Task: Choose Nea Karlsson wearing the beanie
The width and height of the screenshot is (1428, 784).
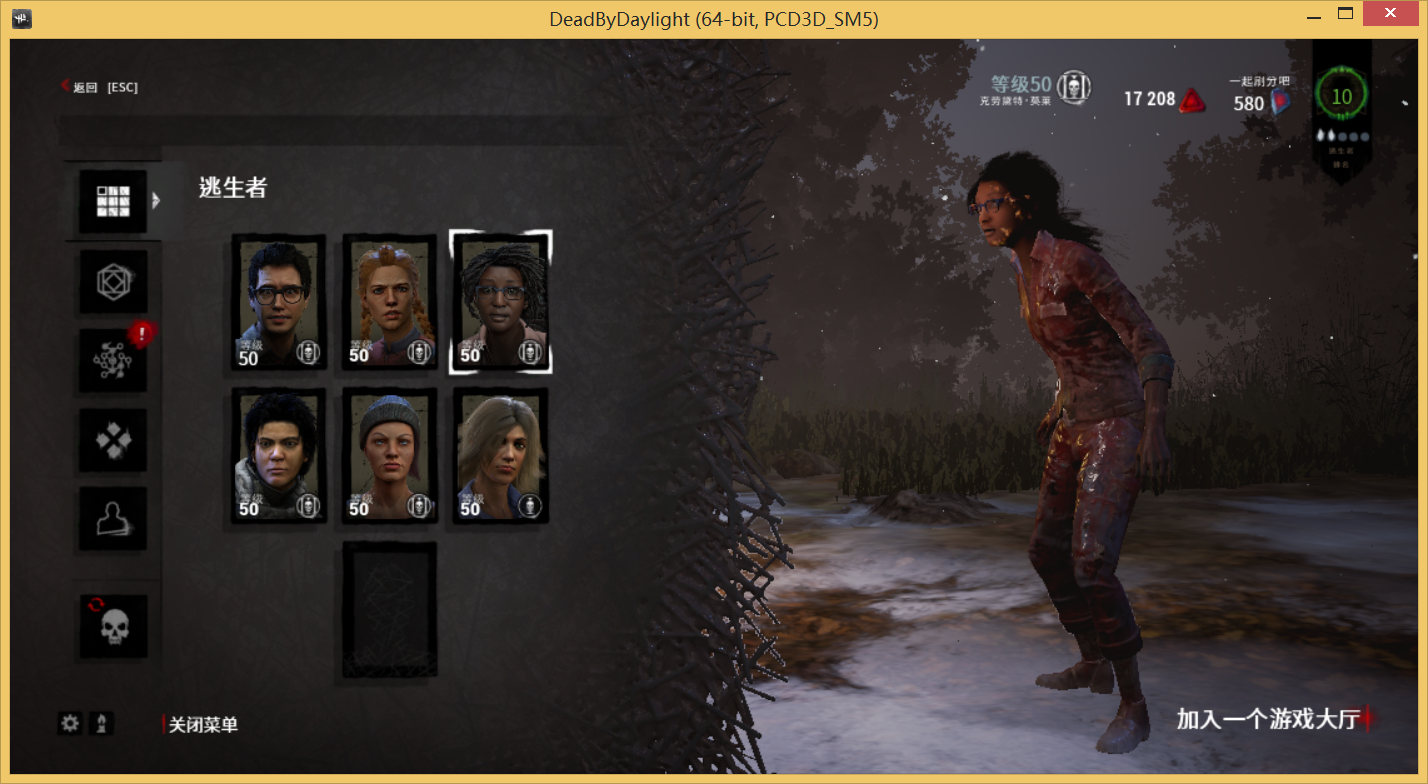Action: [x=389, y=455]
